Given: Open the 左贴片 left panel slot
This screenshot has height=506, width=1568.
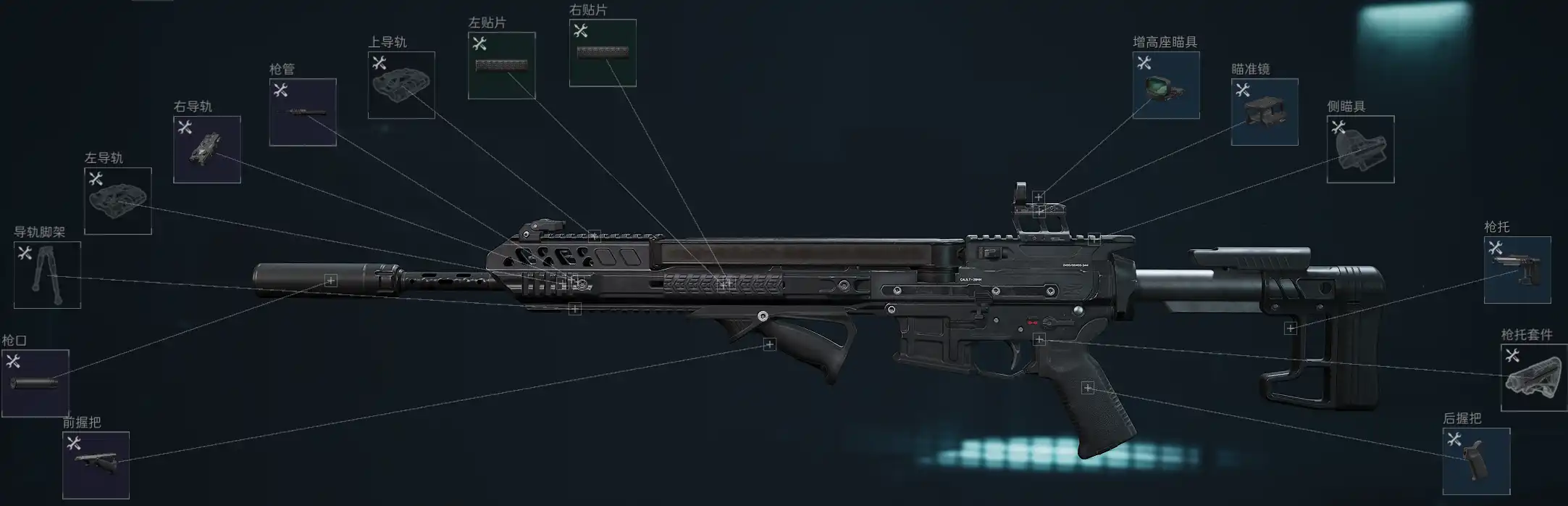Looking at the screenshot, I should click(501, 65).
